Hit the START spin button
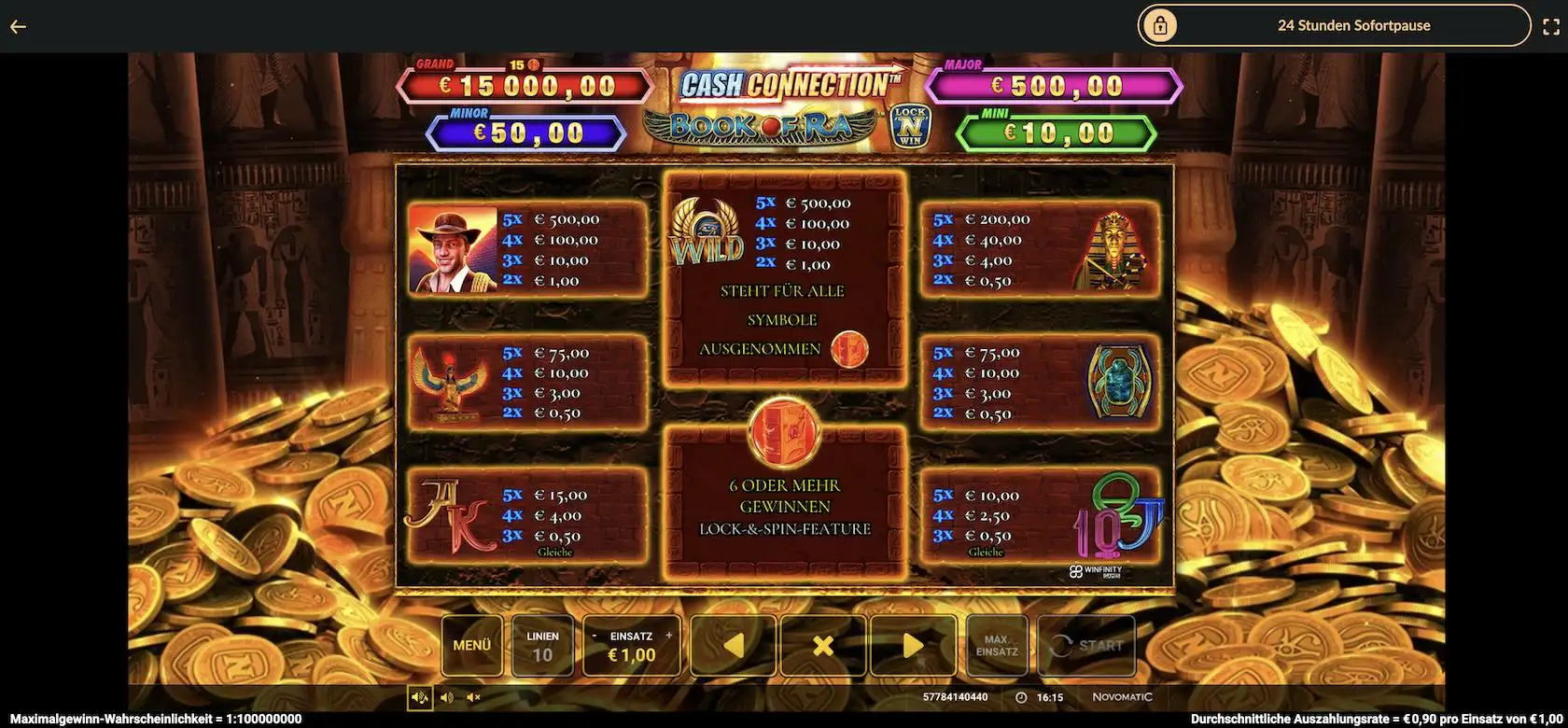This screenshot has width=1568, height=728. pos(1086,645)
